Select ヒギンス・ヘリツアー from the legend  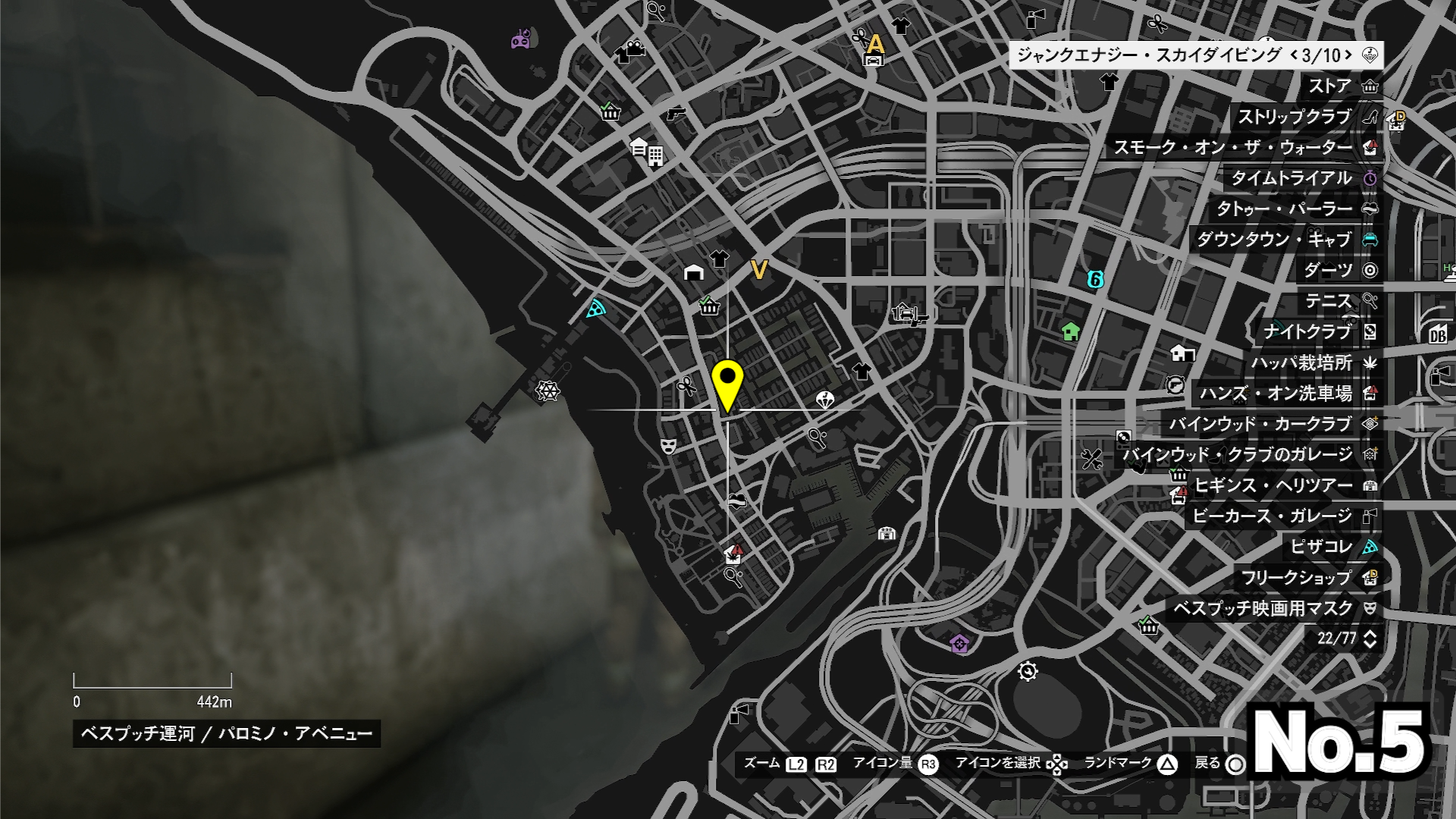pyautogui.click(x=1285, y=485)
